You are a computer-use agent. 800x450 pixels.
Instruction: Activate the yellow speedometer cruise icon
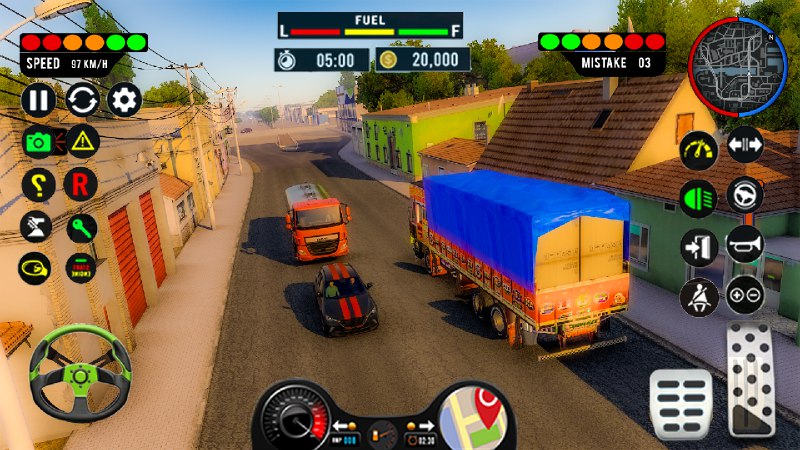699,150
